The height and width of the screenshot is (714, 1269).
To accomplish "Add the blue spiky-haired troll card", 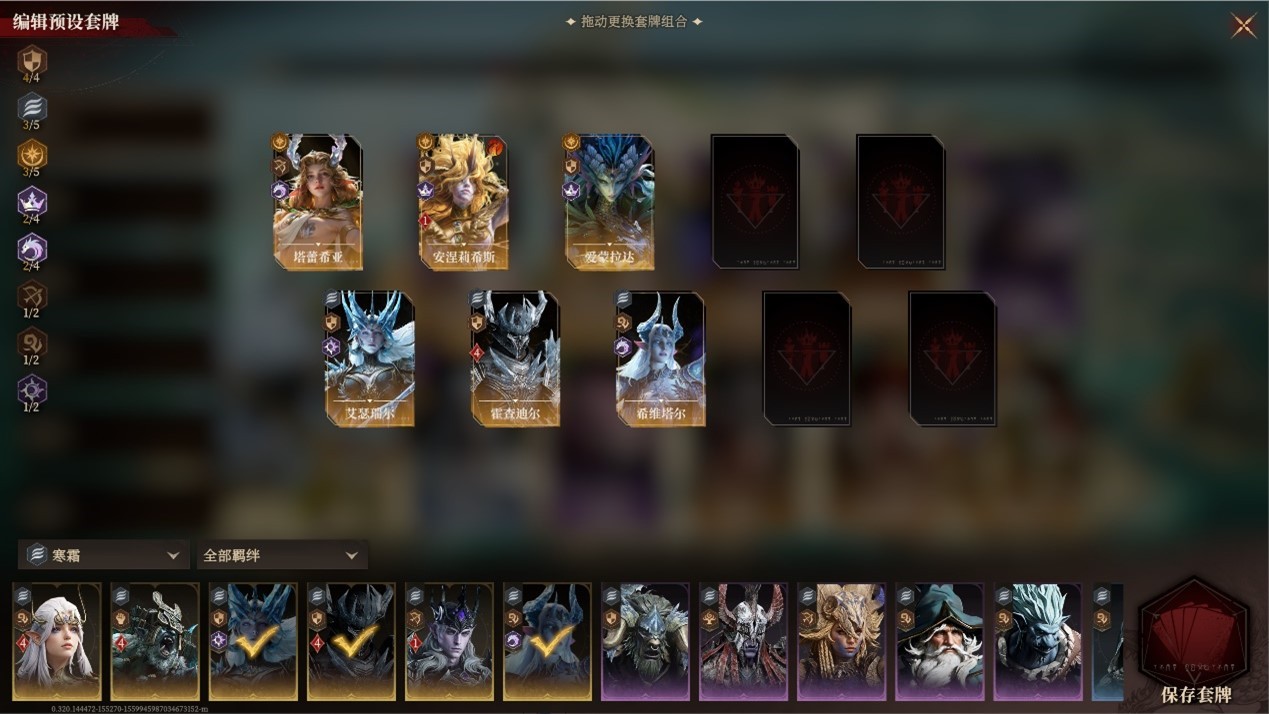I will point(1037,642).
